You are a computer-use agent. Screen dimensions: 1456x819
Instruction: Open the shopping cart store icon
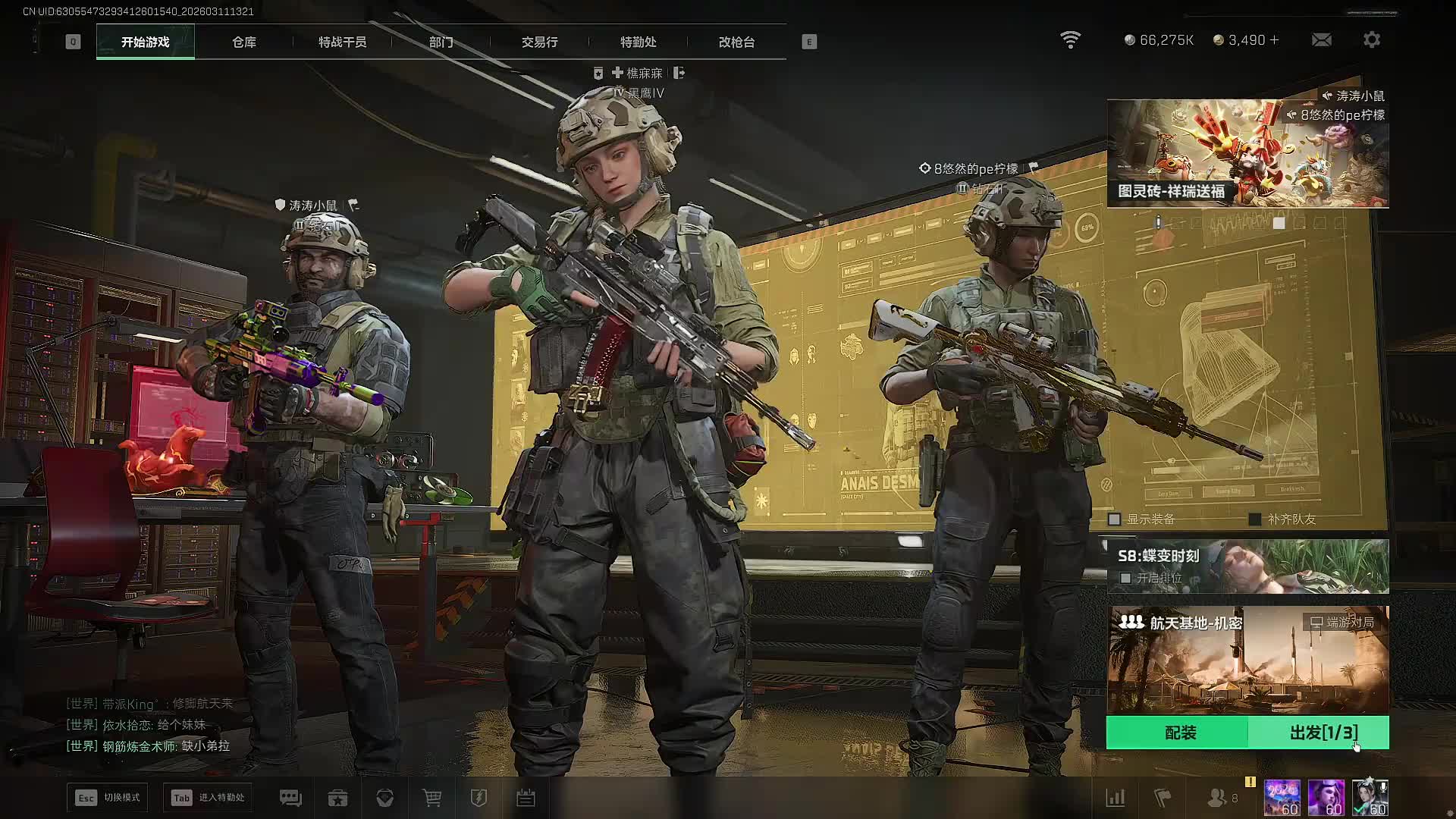(431, 798)
